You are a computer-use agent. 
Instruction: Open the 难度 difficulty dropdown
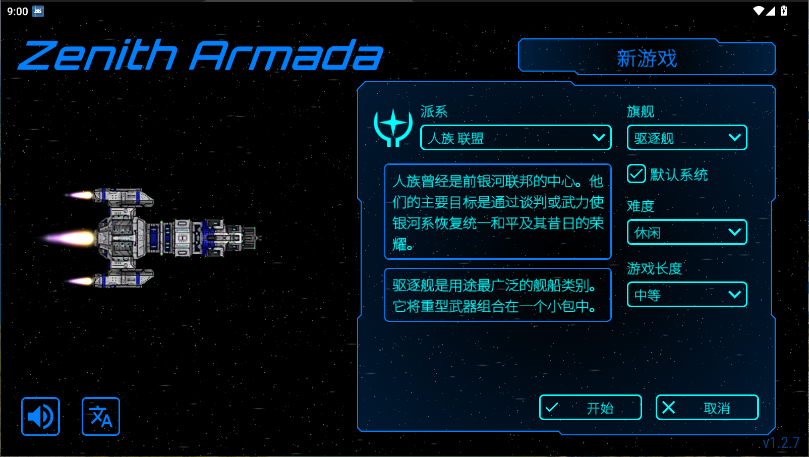(687, 232)
